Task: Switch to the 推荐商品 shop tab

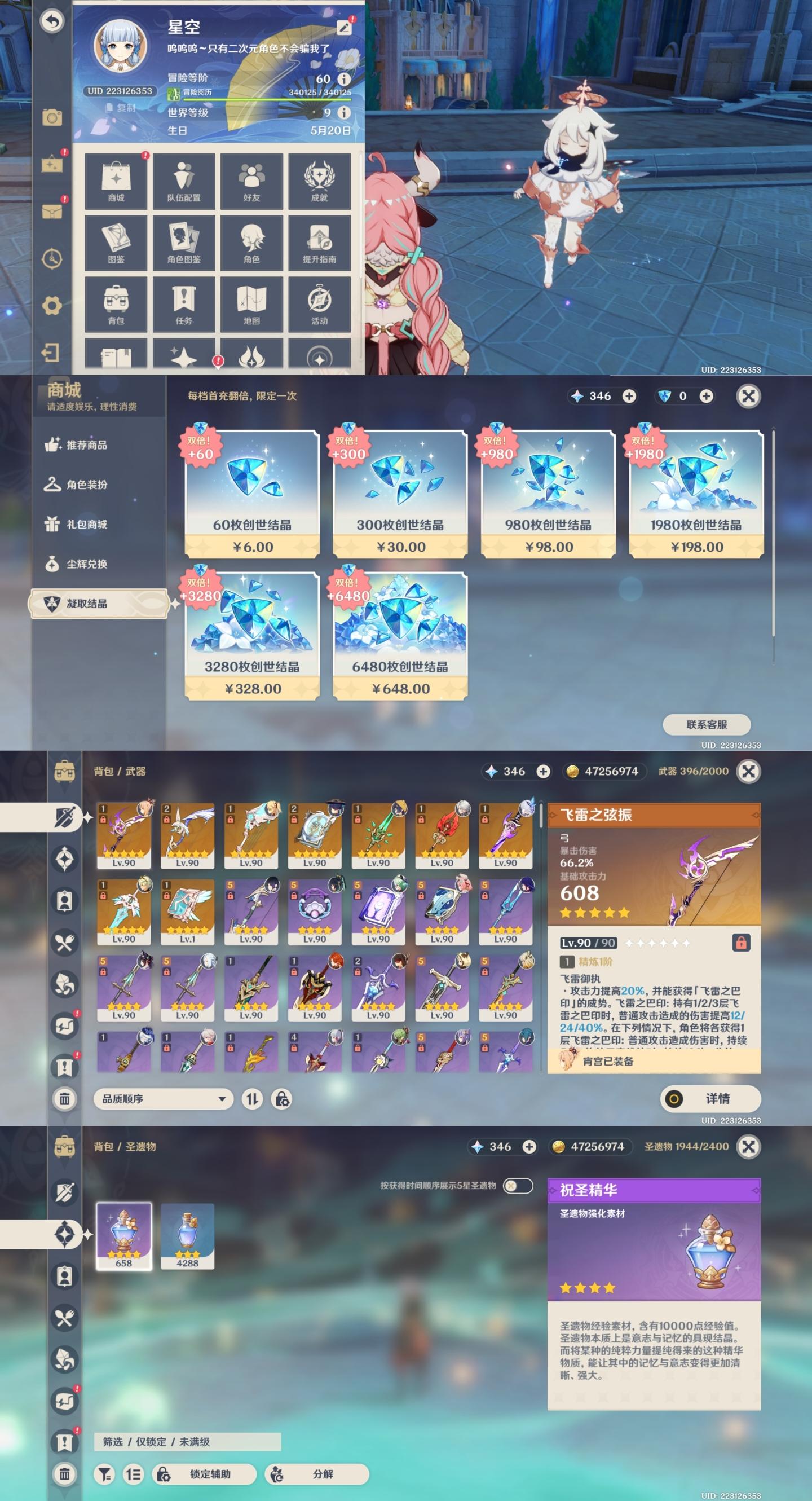Action: pos(87,445)
